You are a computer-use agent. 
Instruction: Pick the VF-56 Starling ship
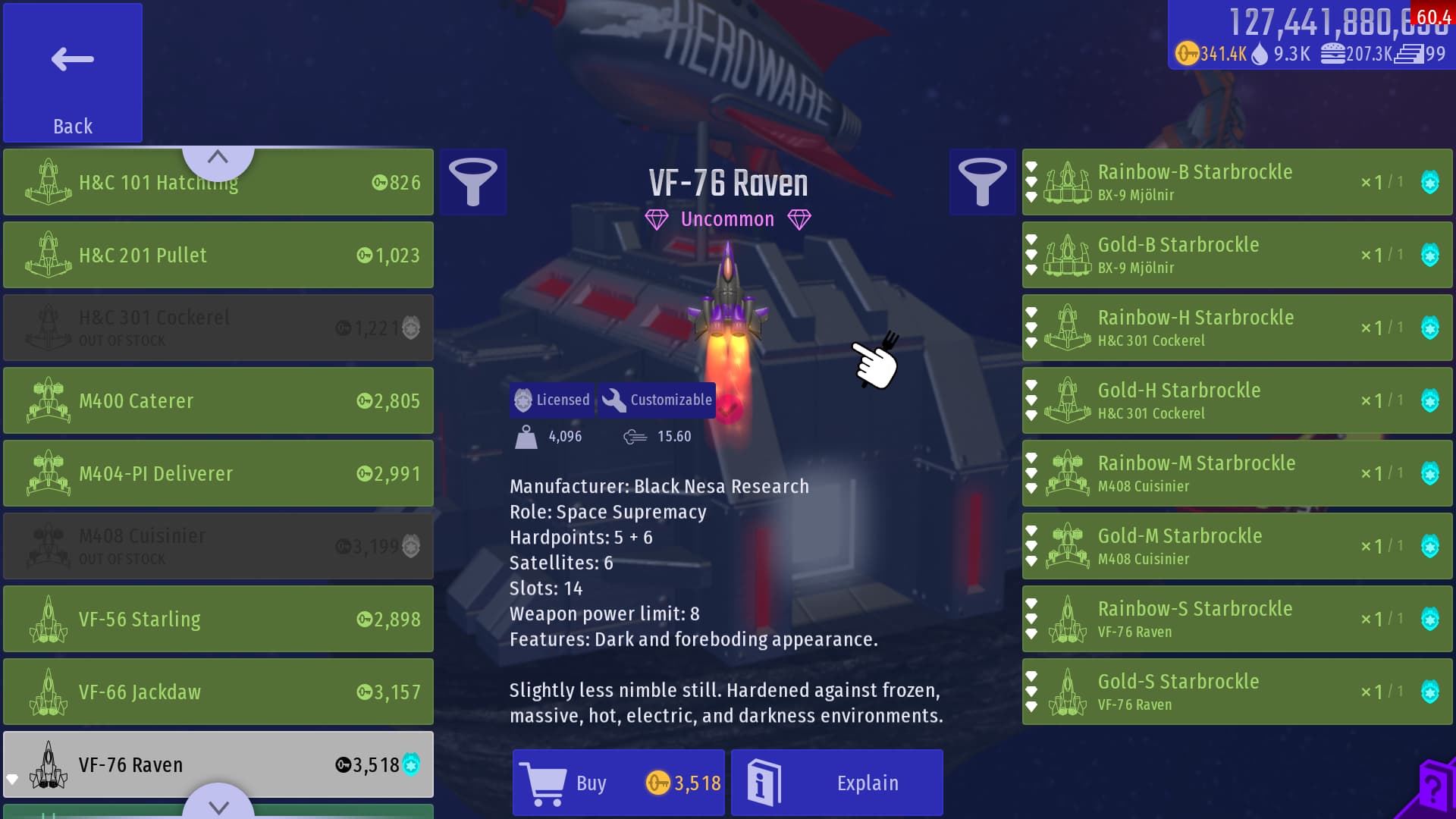218,619
